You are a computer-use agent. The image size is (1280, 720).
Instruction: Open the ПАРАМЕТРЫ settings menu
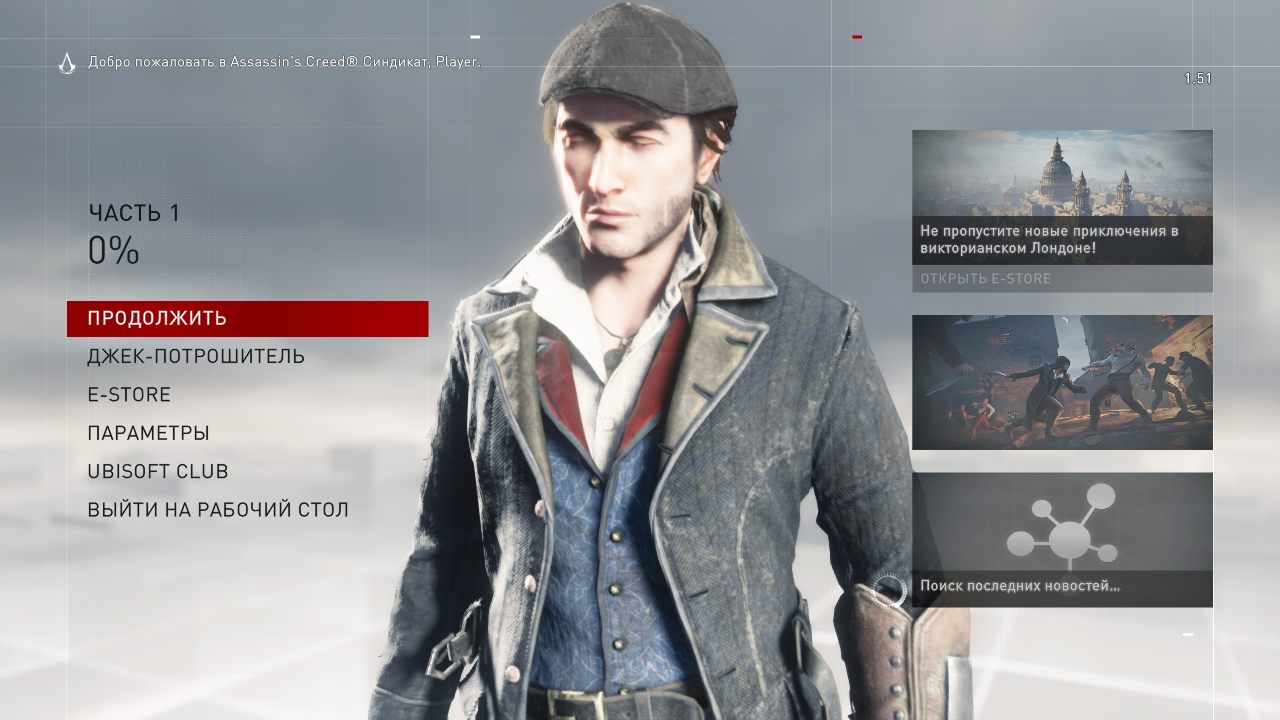pos(148,434)
